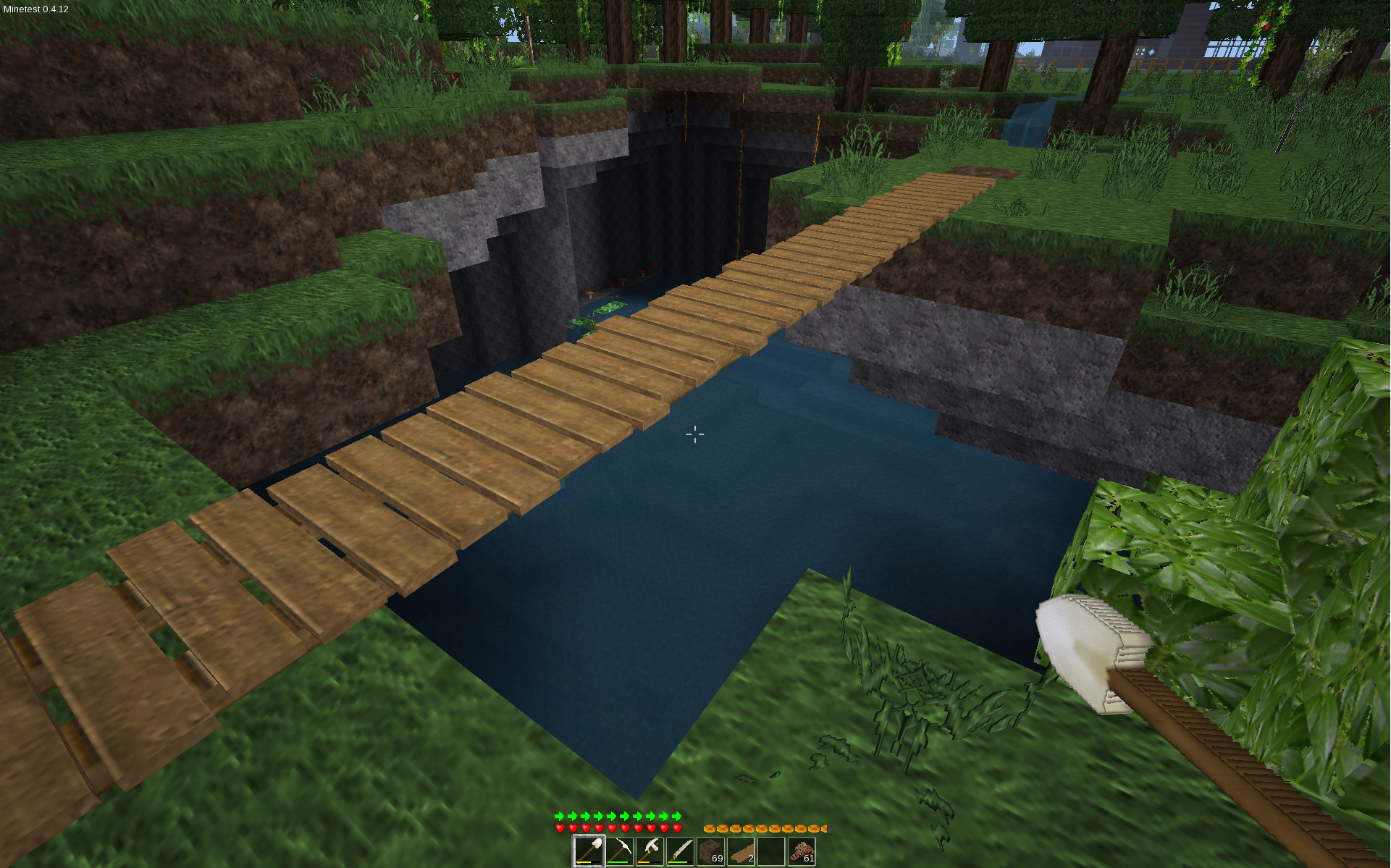Click the last half-bread icon on the hunger bar
The width and height of the screenshot is (1391, 868).
point(825,828)
